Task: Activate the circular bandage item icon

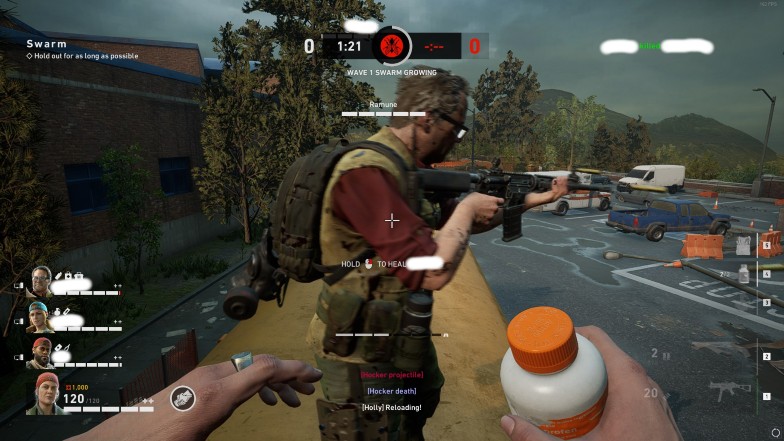Action: click(x=182, y=398)
